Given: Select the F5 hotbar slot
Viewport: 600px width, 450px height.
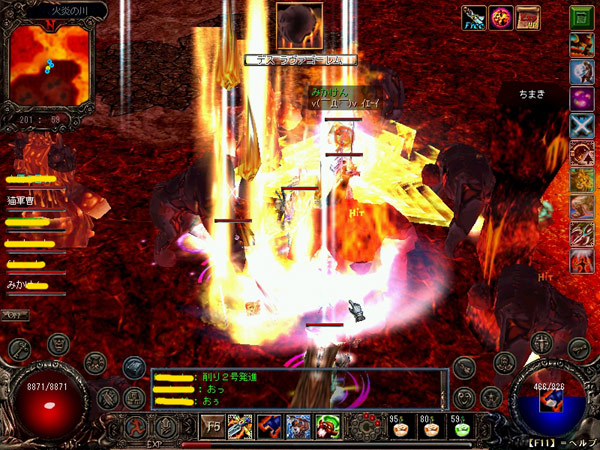Looking at the screenshot, I should coord(213,424).
